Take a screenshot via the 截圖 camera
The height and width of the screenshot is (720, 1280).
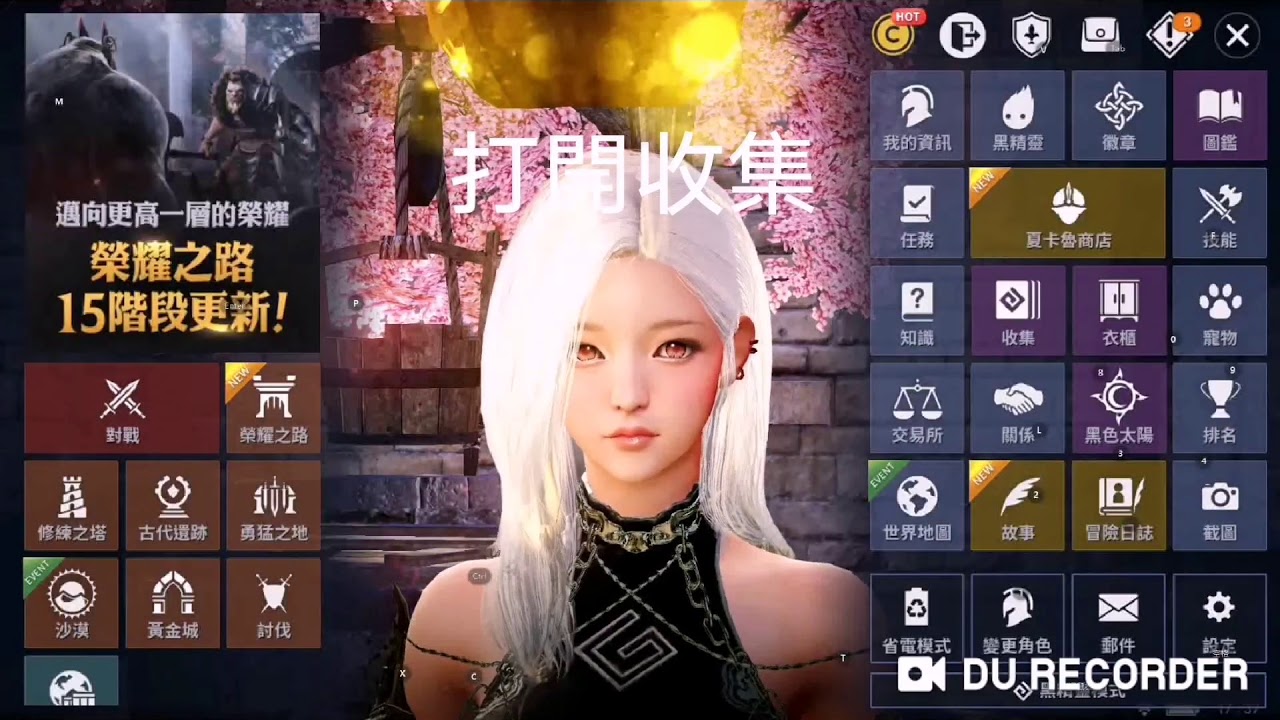1219,505
